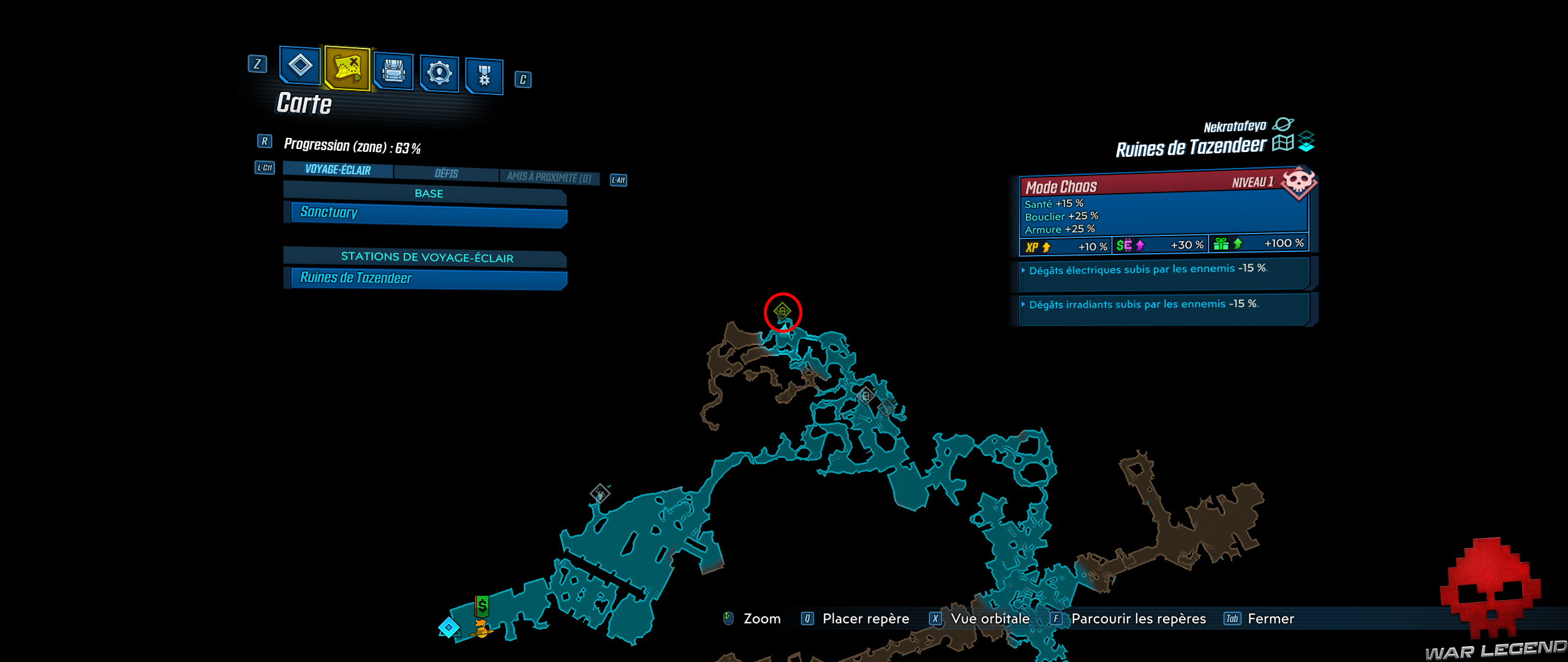The height and width of the screenshot is (662, 1568).
Task: Select Ruines de Tazendeer travel station
Action: pyautogui.click(x=424, y=278)
